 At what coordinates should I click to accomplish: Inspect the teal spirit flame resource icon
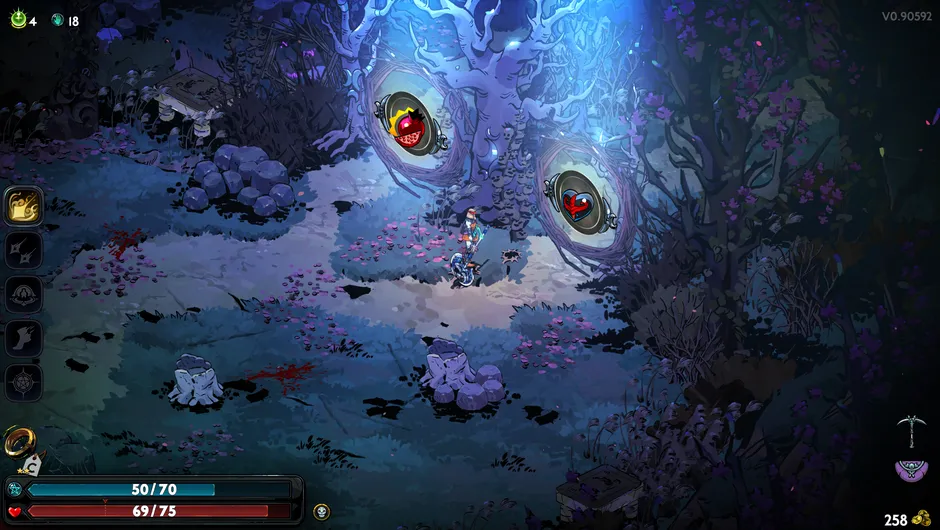coord(58,20)
